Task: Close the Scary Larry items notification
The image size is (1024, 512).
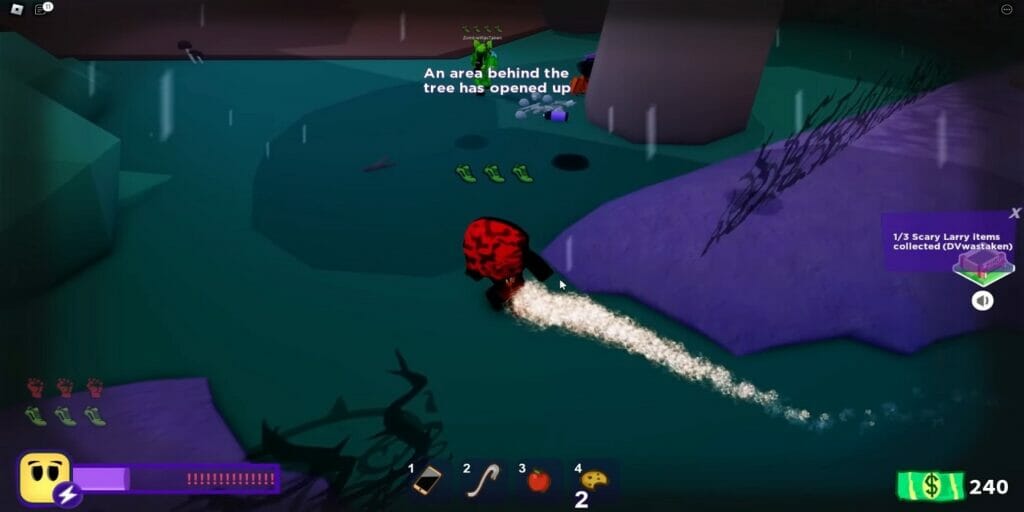Action: pyautogui.click(x=1015, y=213)
